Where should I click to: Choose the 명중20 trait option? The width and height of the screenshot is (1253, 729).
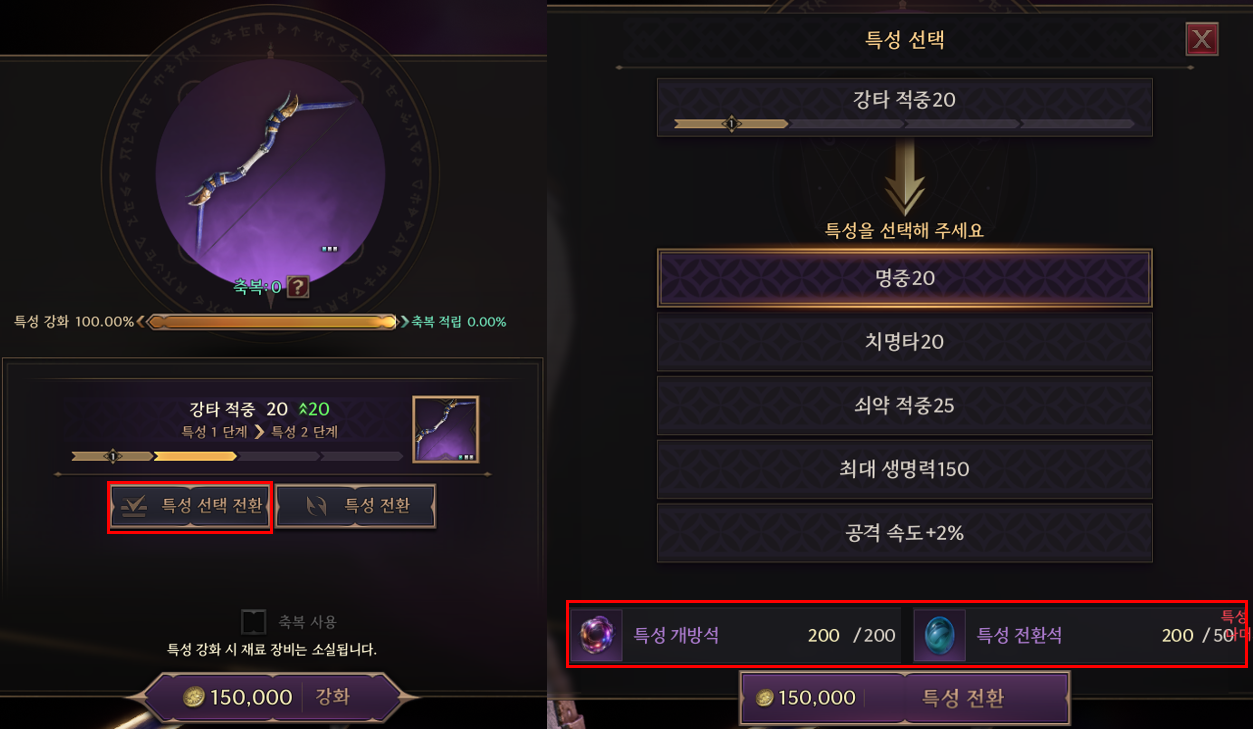click(904, 278)
